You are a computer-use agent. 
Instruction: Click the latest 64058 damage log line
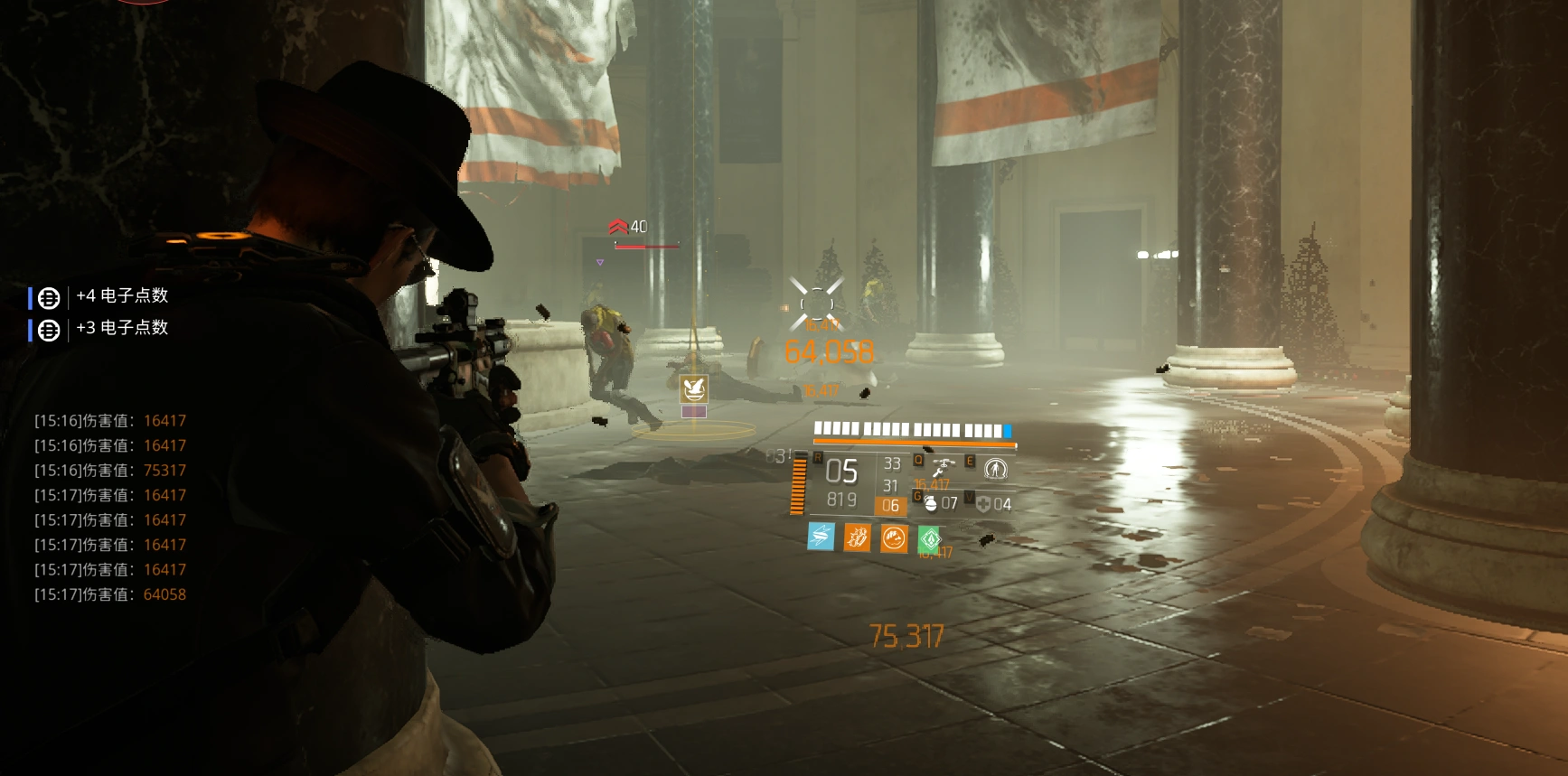(110, 594)
